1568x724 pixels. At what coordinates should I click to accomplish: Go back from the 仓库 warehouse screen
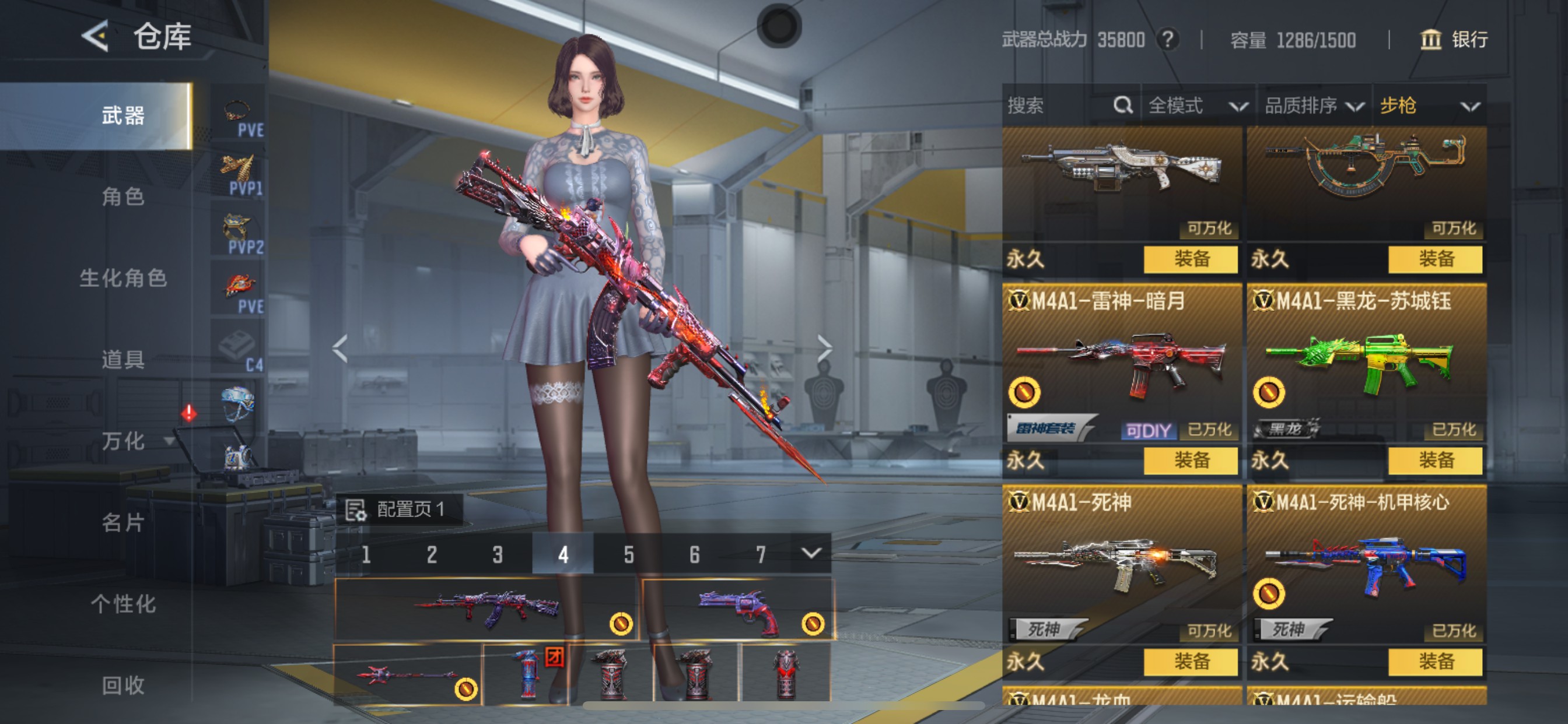pos(96,37)
